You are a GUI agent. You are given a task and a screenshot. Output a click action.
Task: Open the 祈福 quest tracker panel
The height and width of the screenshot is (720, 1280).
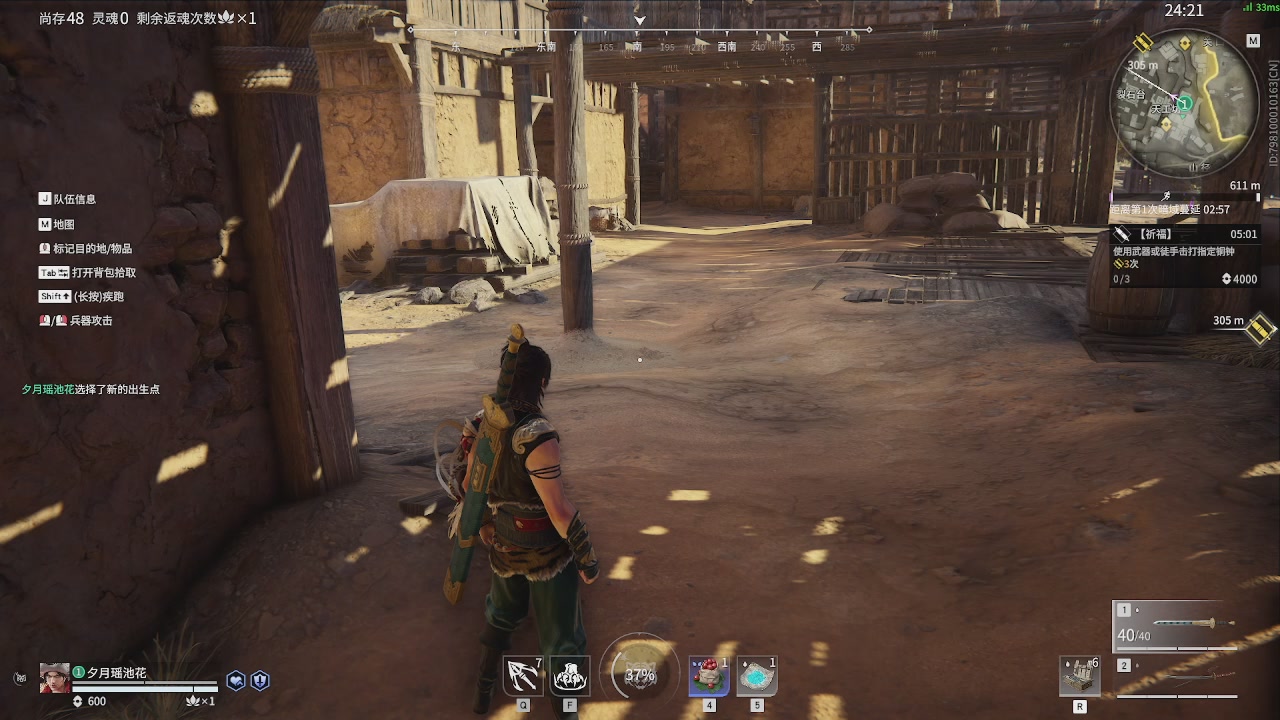point(1185,256)
